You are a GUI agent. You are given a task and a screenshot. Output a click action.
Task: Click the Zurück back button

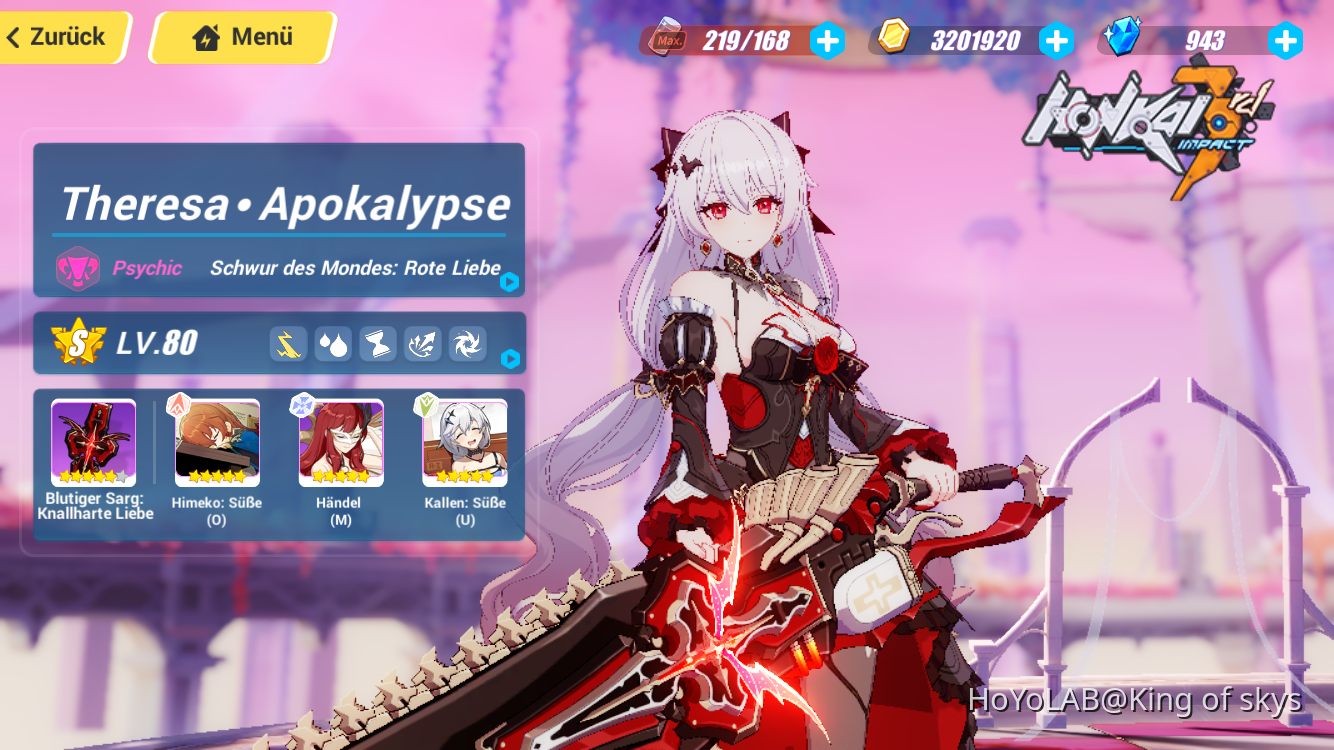coord(60,37)
